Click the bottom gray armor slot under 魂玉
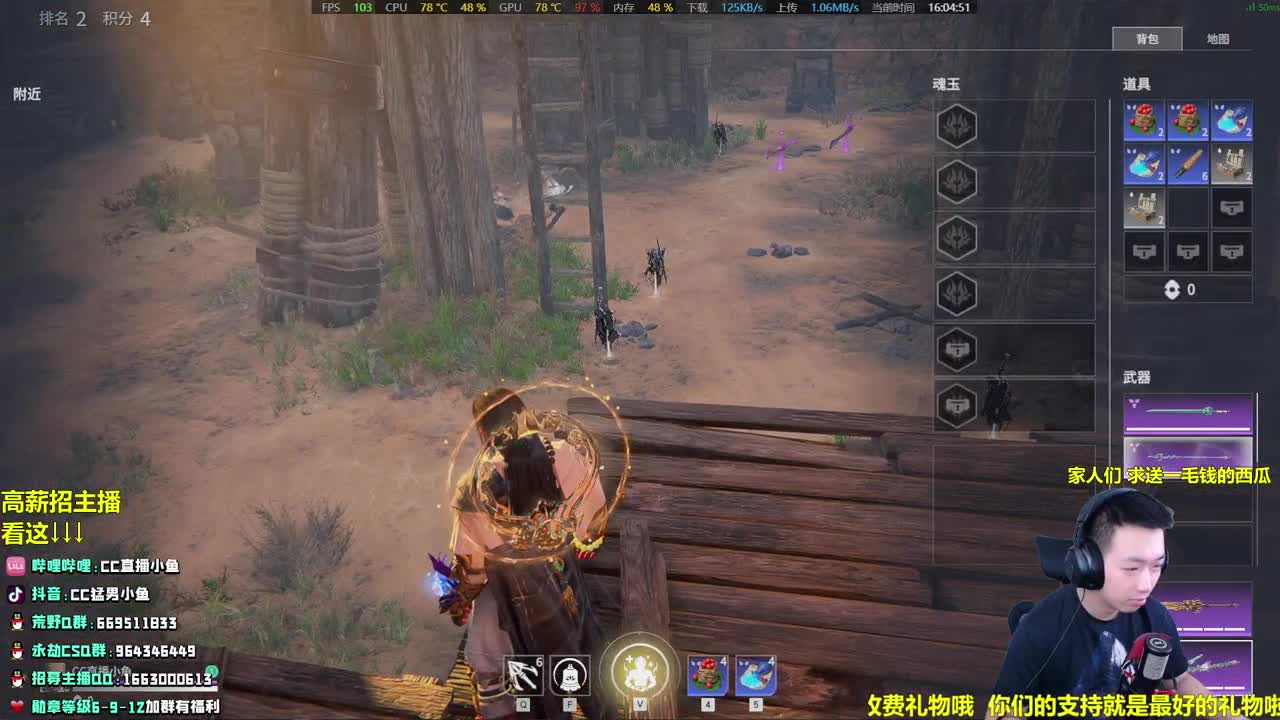Image resolution: width=1280 pixels, height=720 pixels. click(957, 404)
